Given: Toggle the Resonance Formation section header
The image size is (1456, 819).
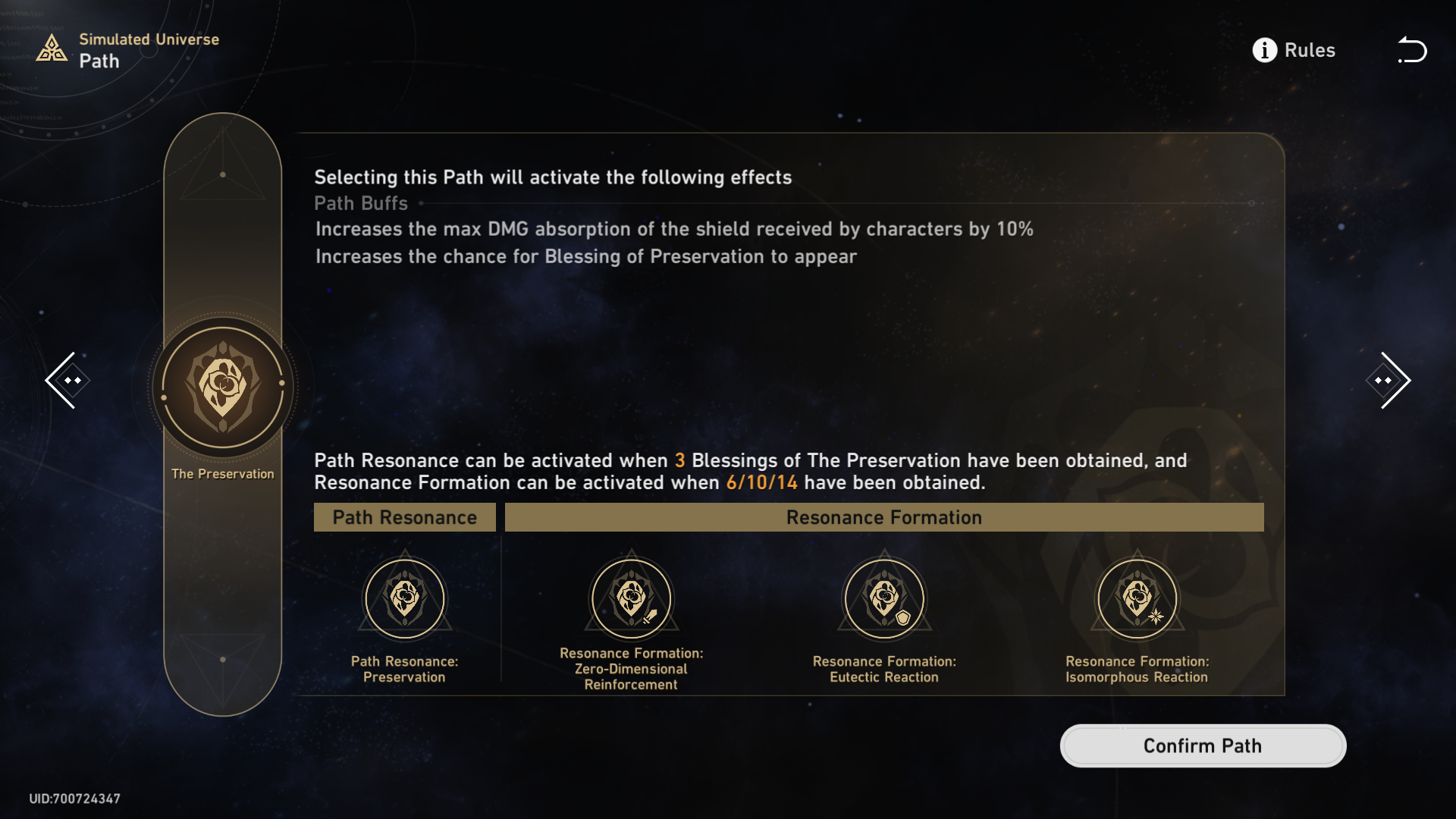Looking at the screenshot, I should coord(883,517).
